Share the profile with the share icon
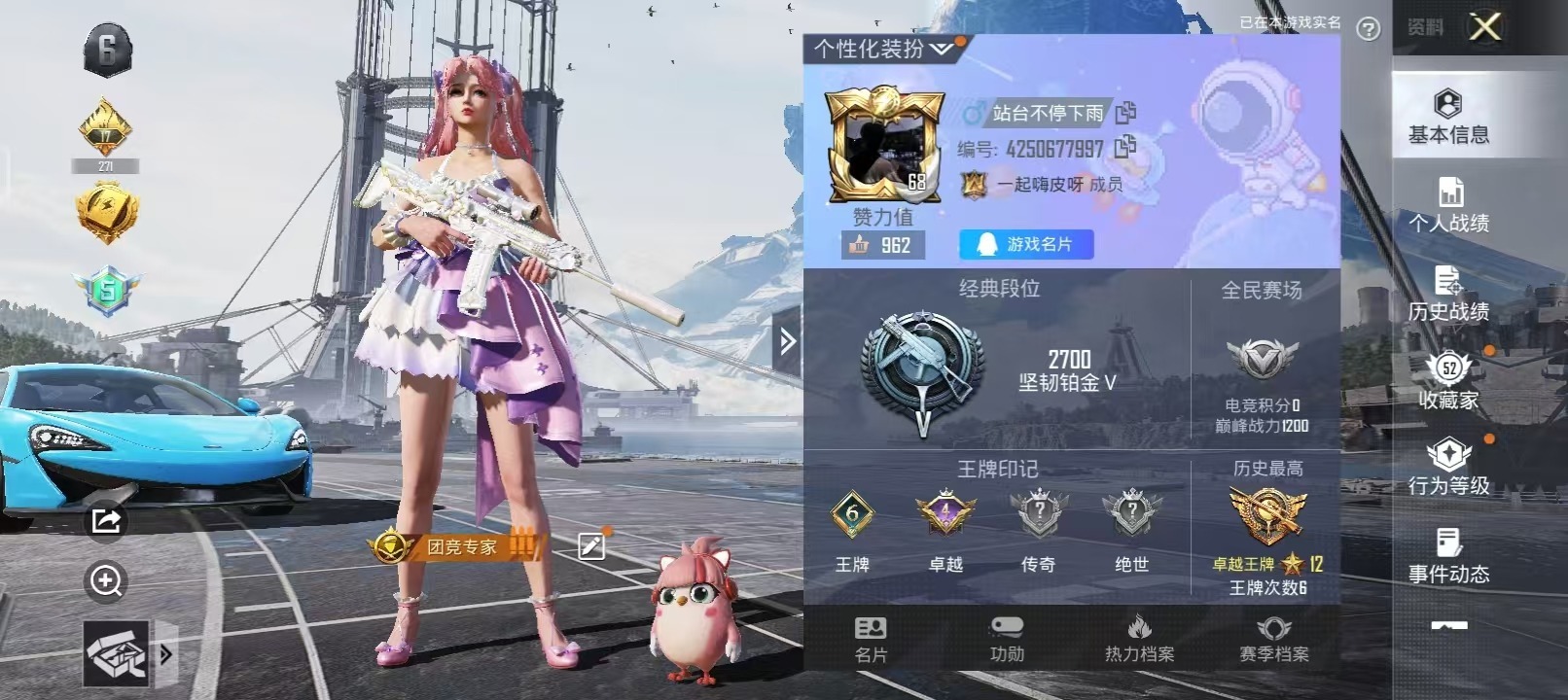1568x700 pixels. point(105,521)
